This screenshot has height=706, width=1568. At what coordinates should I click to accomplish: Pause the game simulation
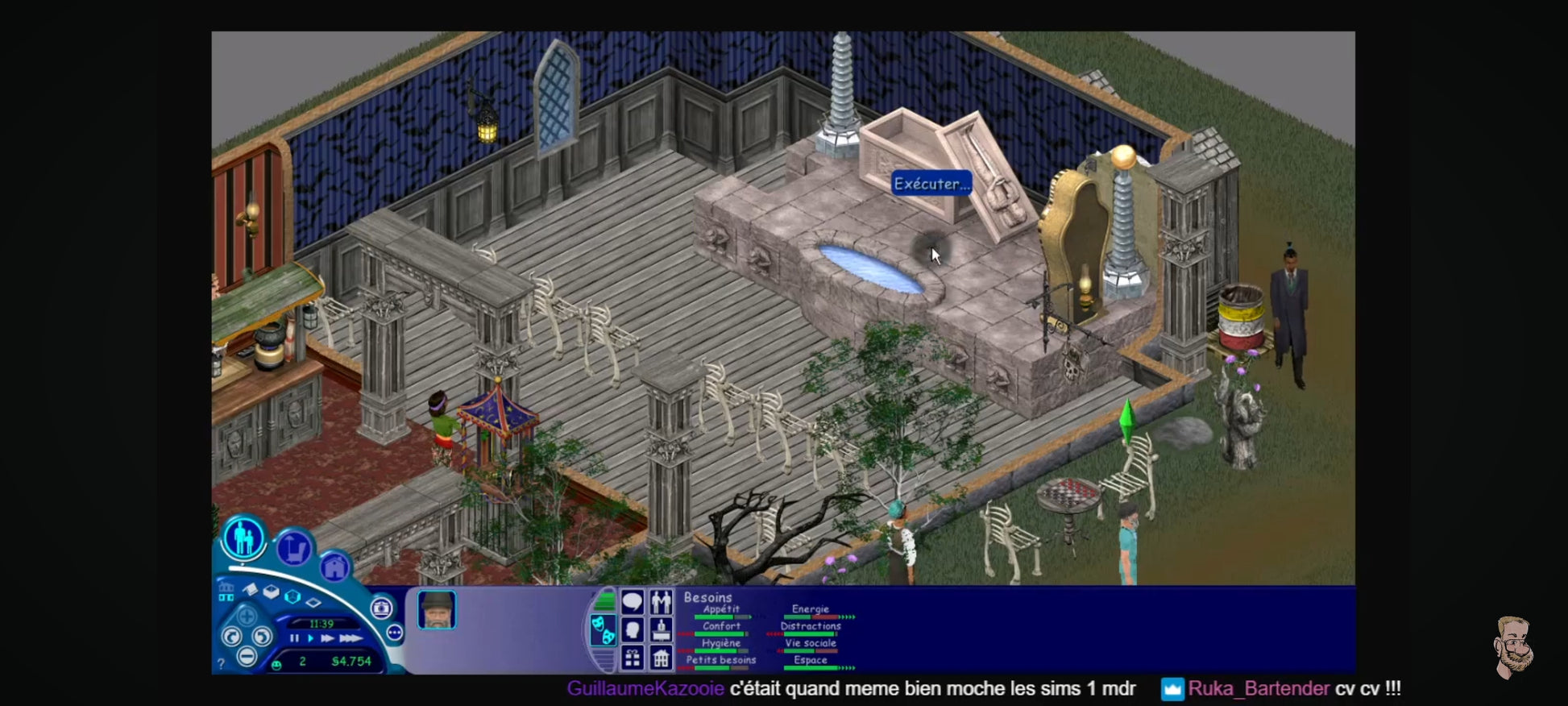point(294,638)
